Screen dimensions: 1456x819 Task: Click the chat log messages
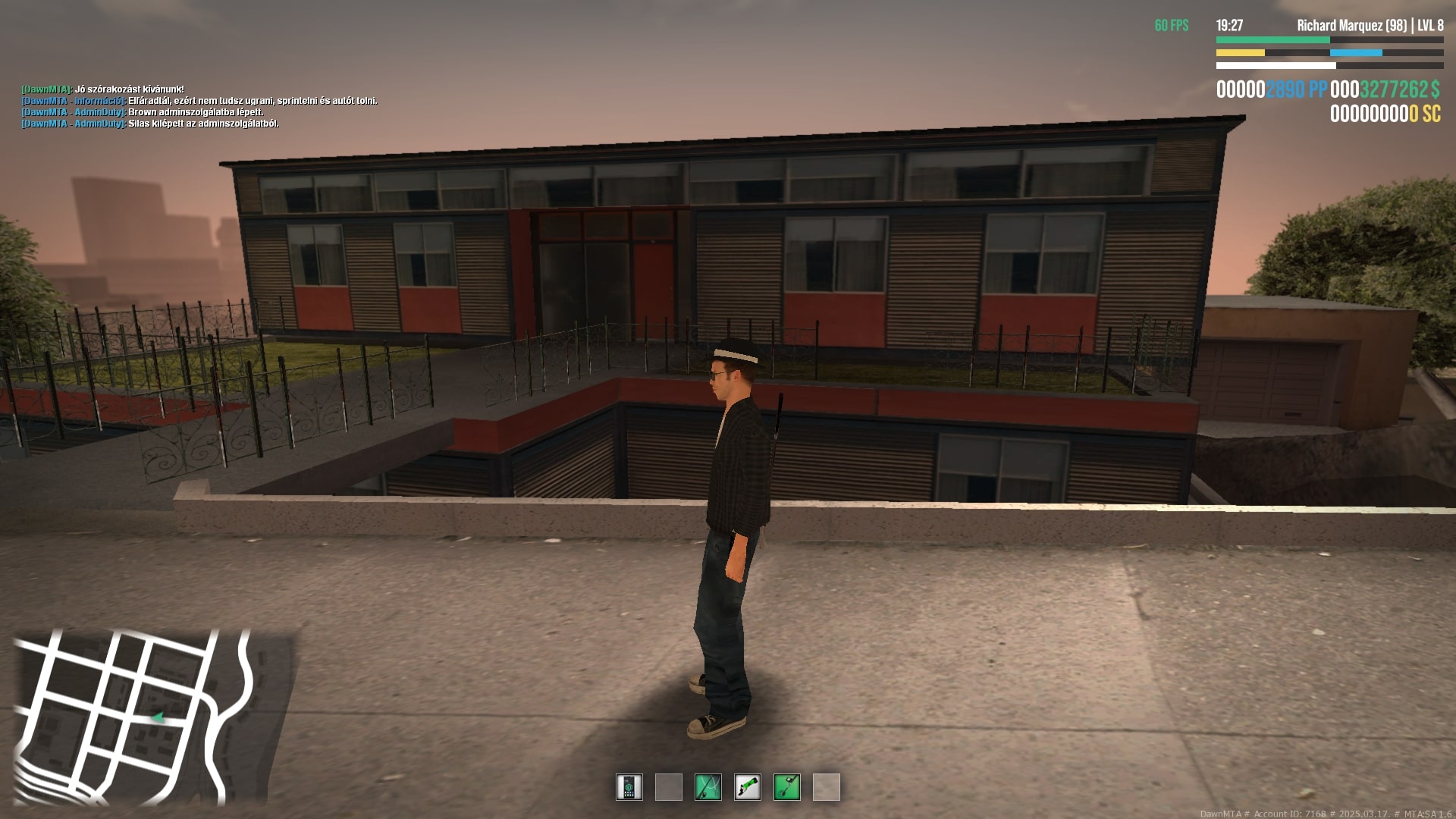coord(199,106)
